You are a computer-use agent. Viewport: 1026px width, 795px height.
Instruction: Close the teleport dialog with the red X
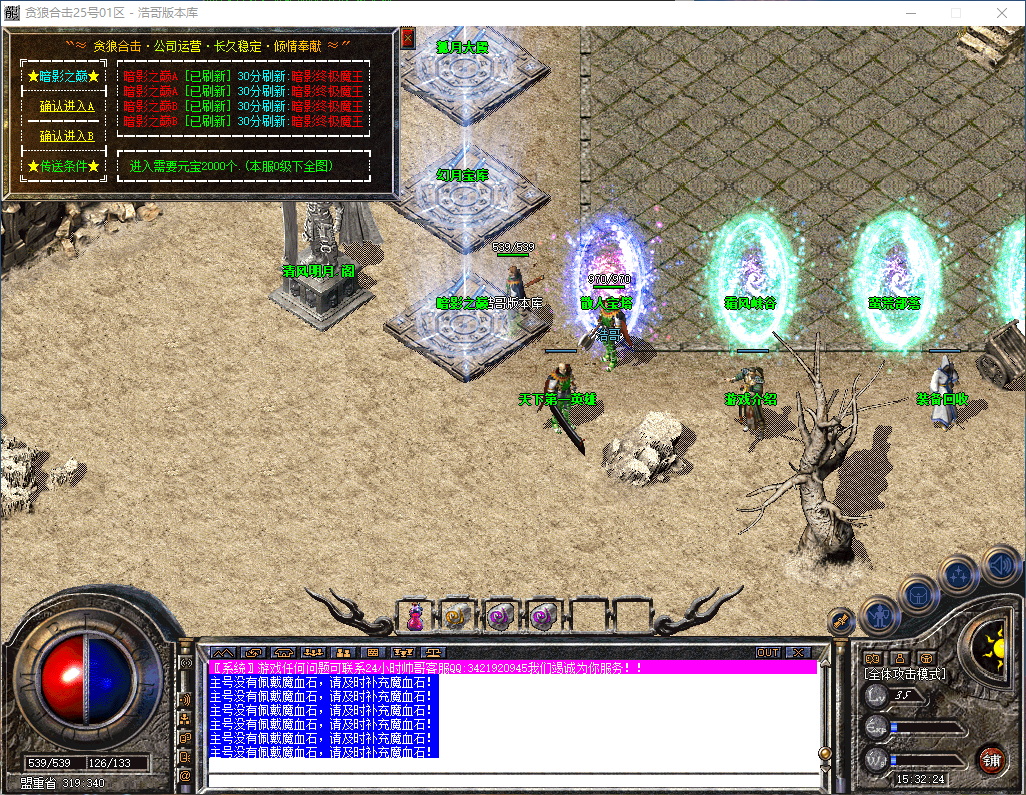click(x=407, y=38)
